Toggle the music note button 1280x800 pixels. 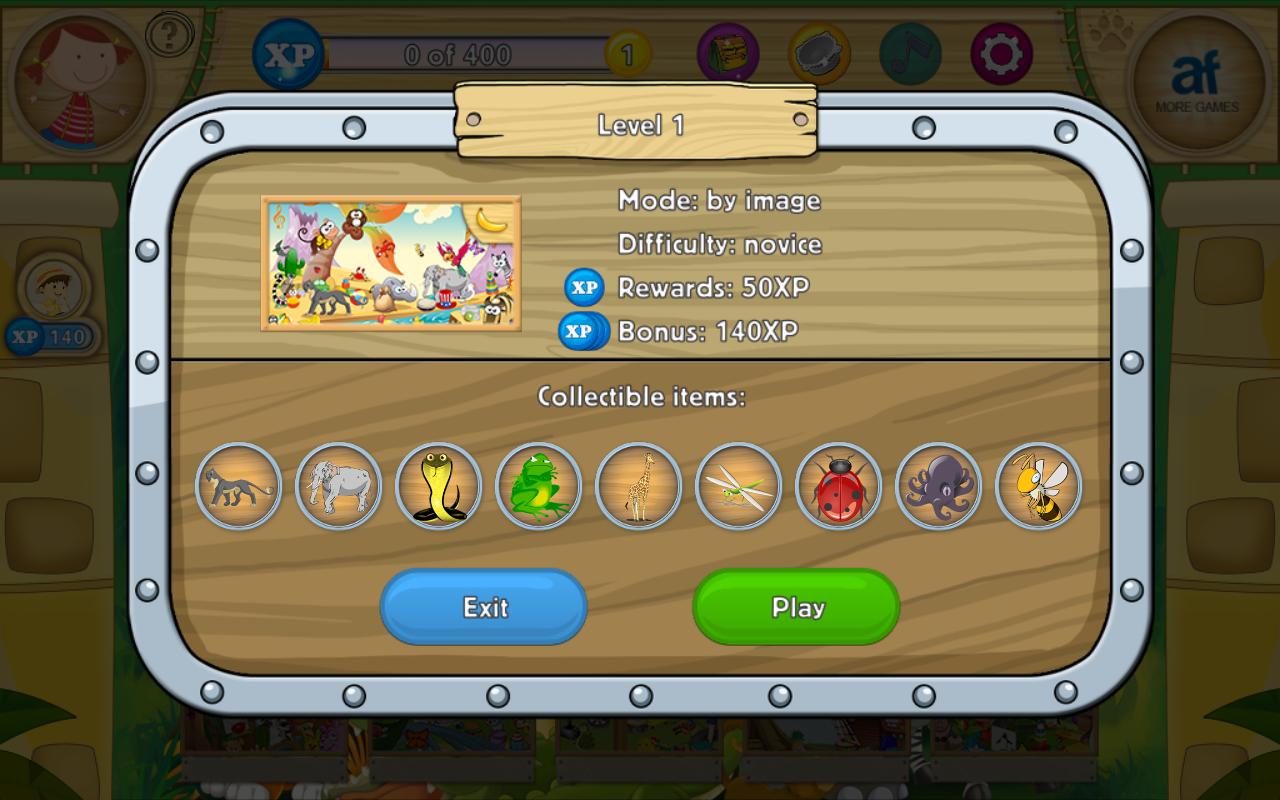tap(910, 54)
